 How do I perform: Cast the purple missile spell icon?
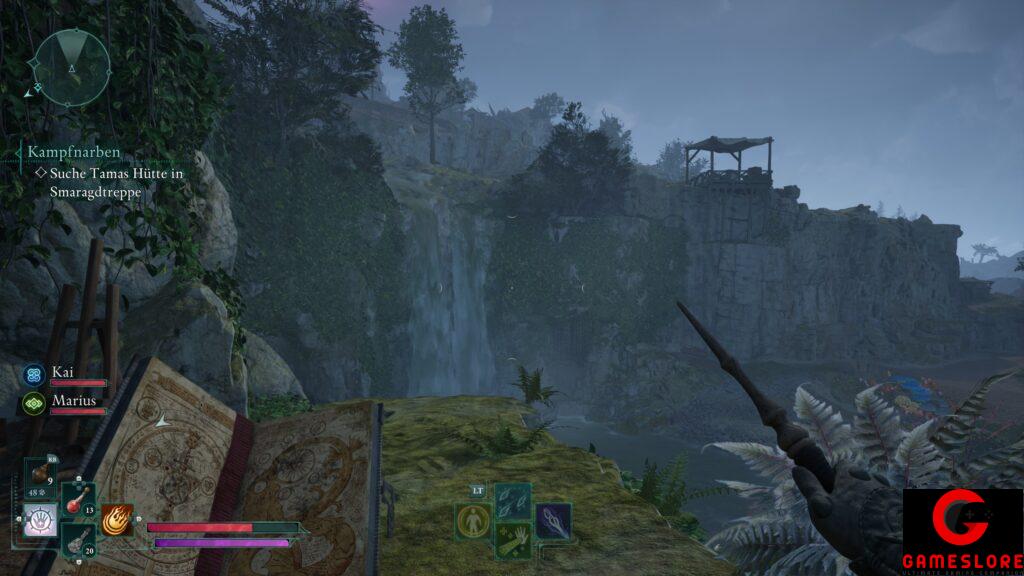[x=552, y=521]
